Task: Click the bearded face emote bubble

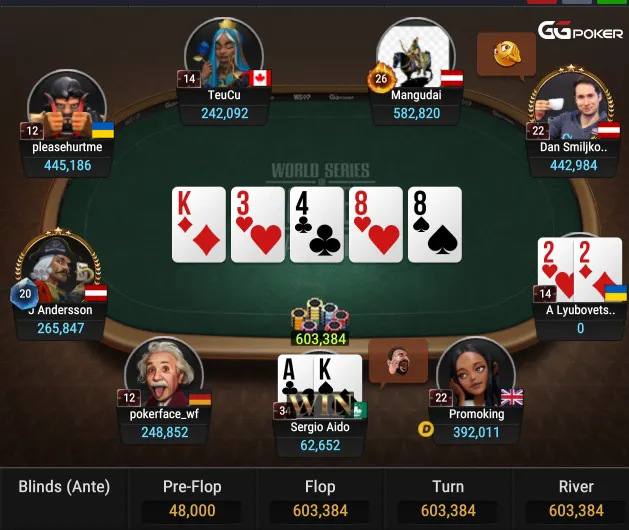Action: pos(397,360)
